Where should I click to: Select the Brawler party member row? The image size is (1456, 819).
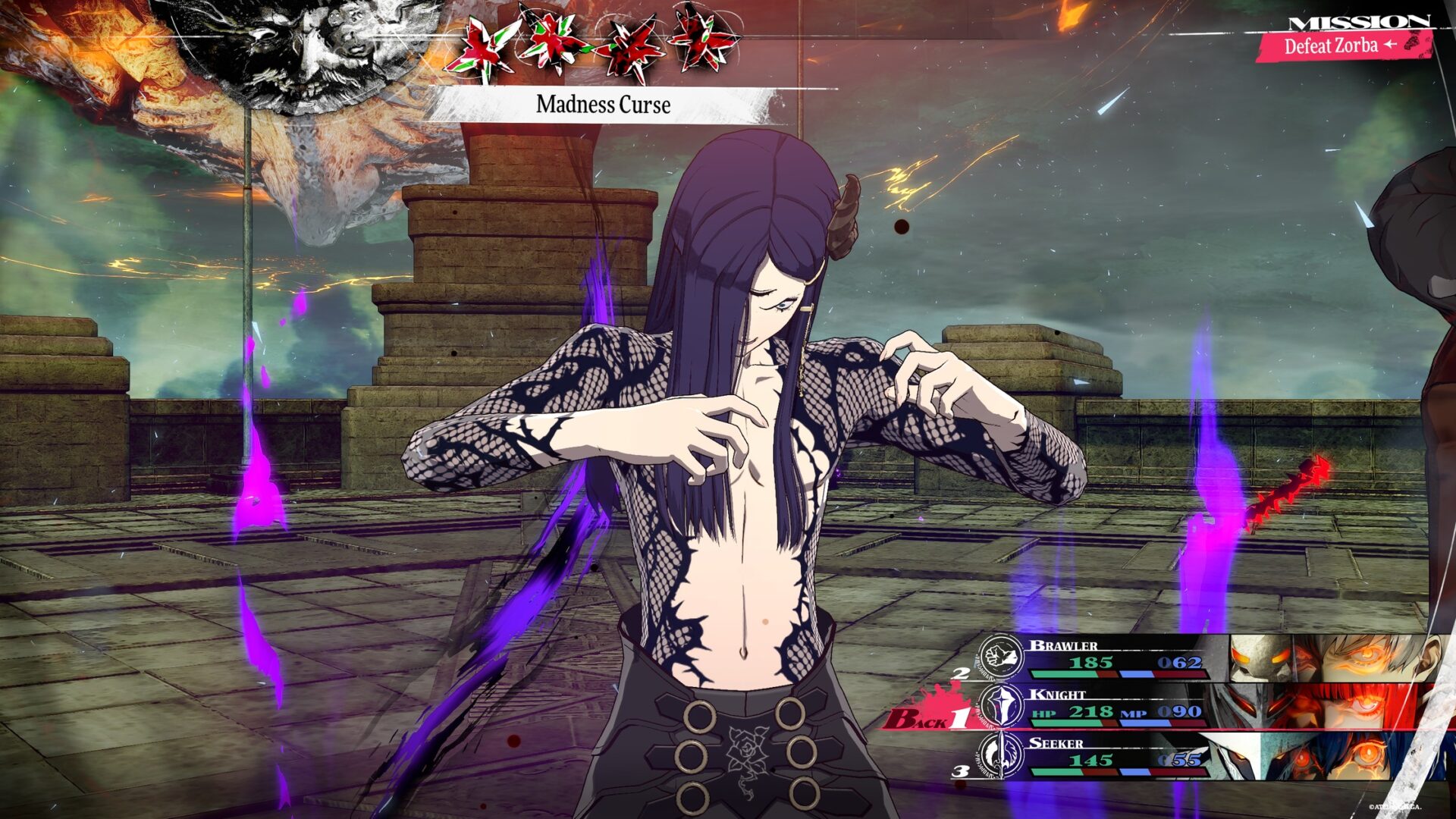[x=1115, y=657]
